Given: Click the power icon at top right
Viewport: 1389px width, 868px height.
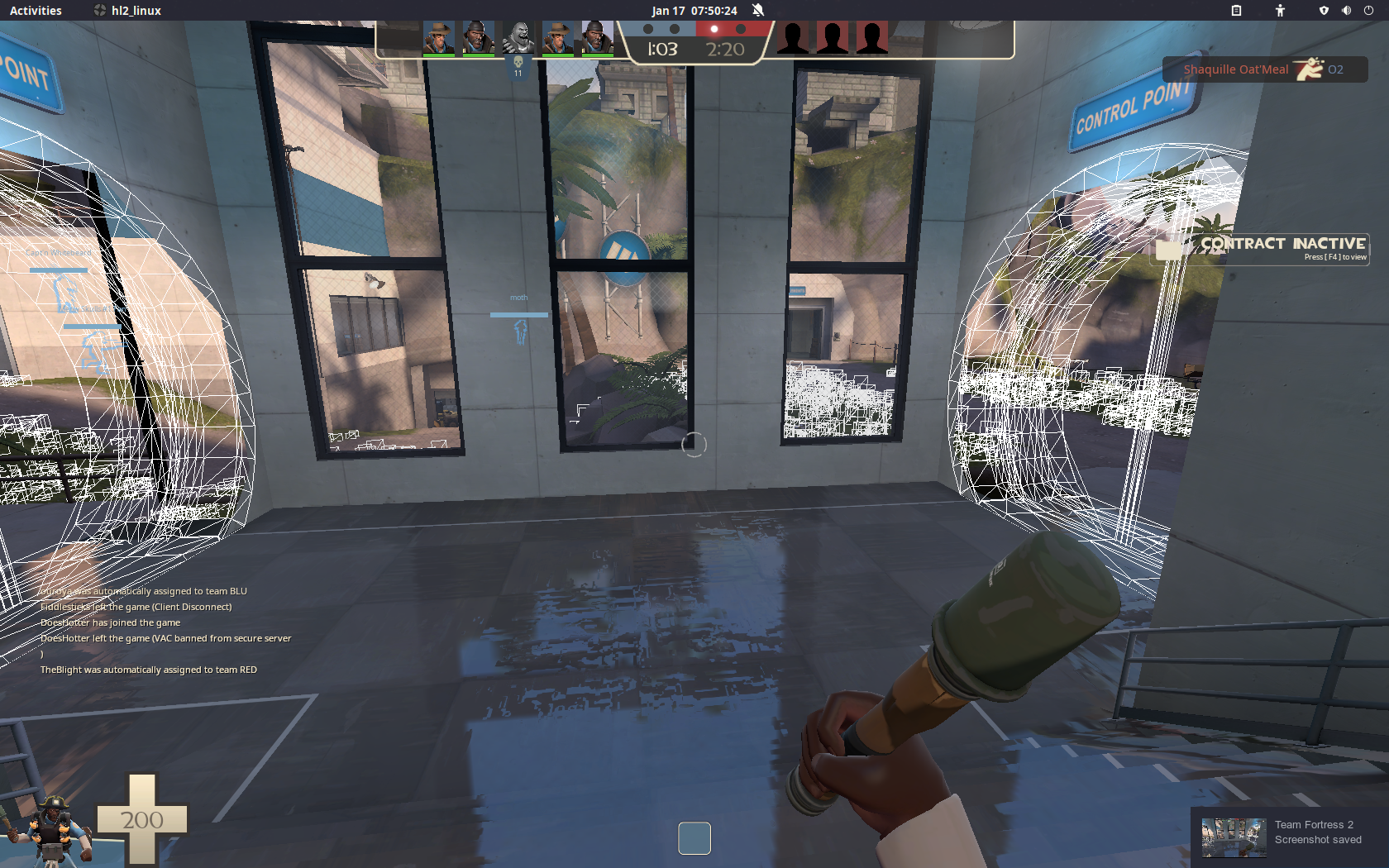Looking at the screenshot, I should [x=1370, y=11].
